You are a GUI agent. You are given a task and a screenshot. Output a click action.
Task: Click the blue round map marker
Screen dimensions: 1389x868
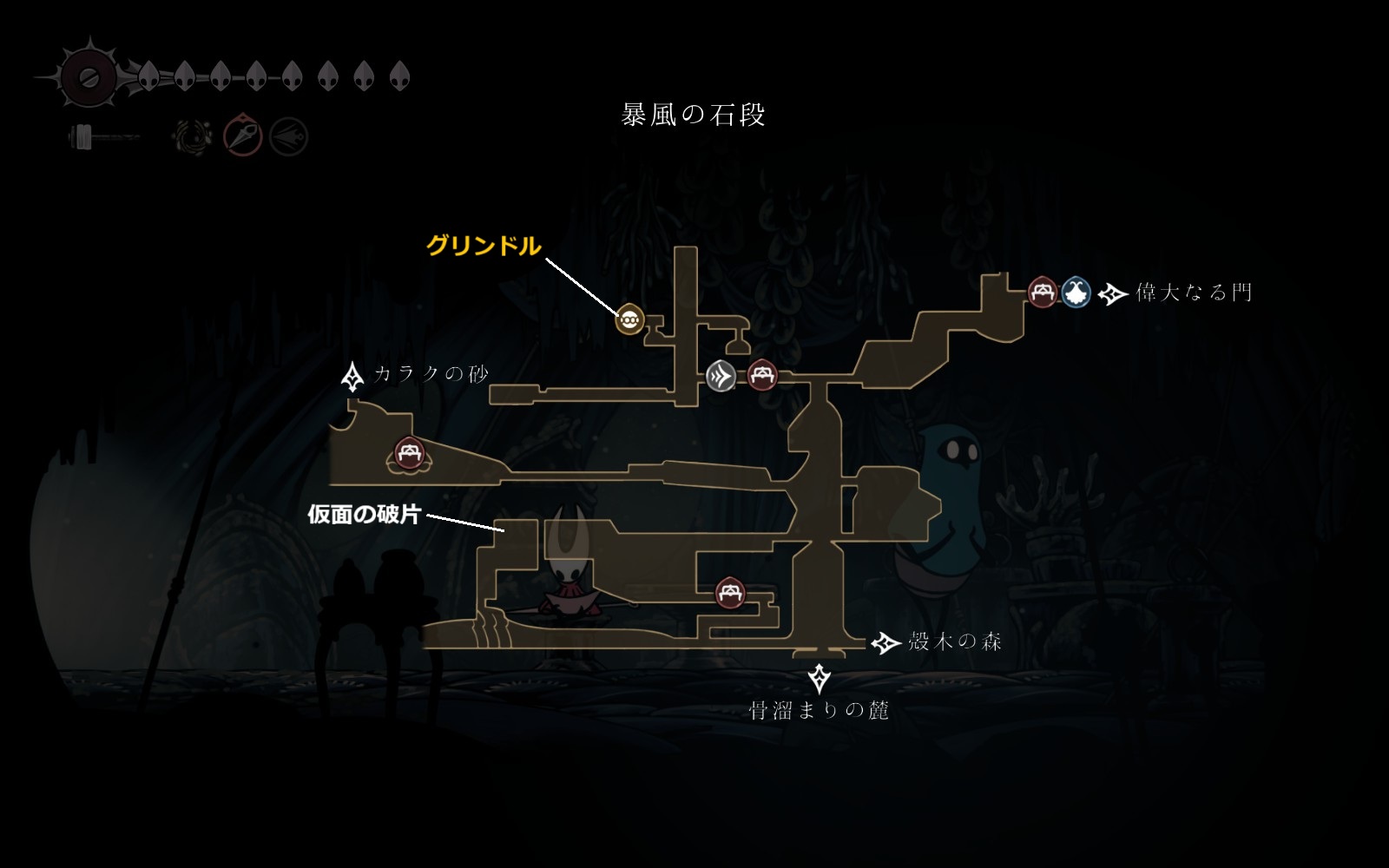1076,292
